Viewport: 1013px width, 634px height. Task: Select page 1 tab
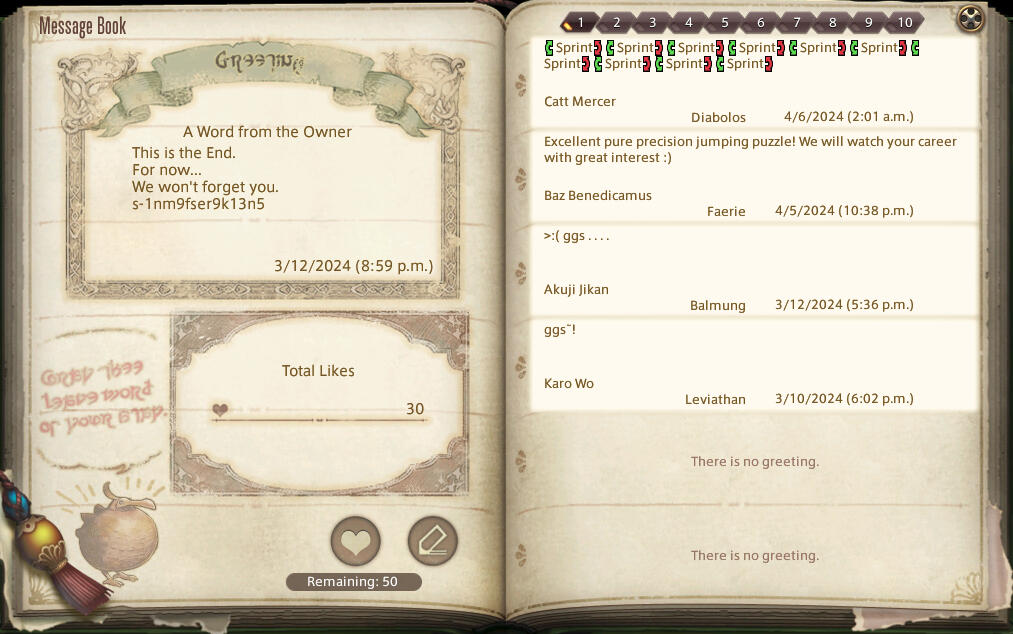coord(580,22)
